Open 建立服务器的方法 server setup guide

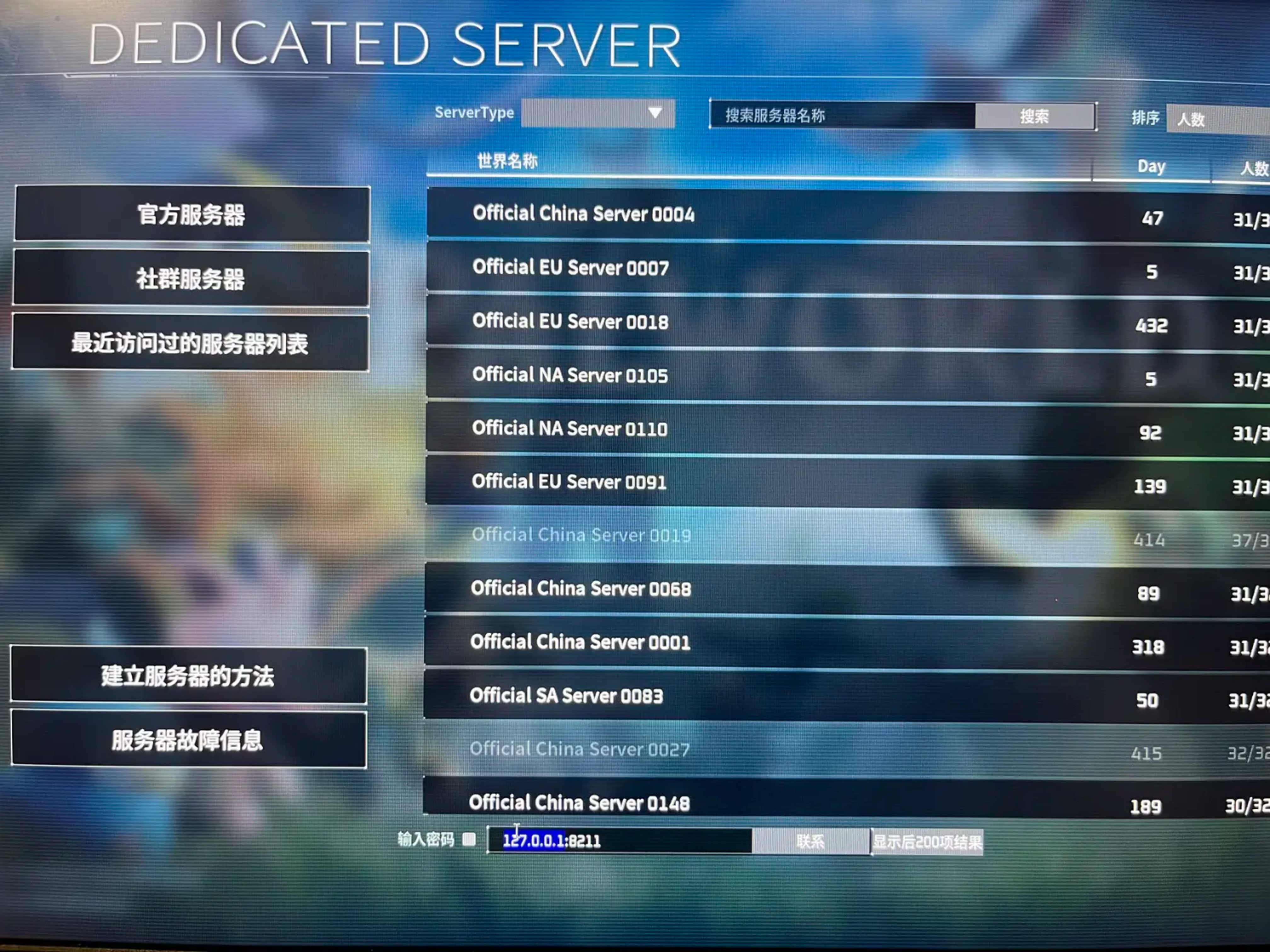[188, 675]
